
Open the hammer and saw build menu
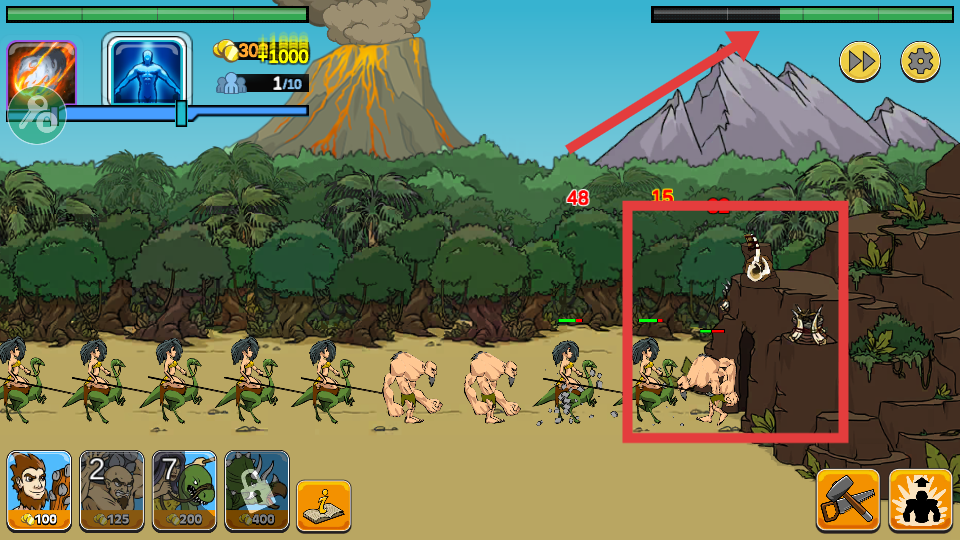coord(848,499)
